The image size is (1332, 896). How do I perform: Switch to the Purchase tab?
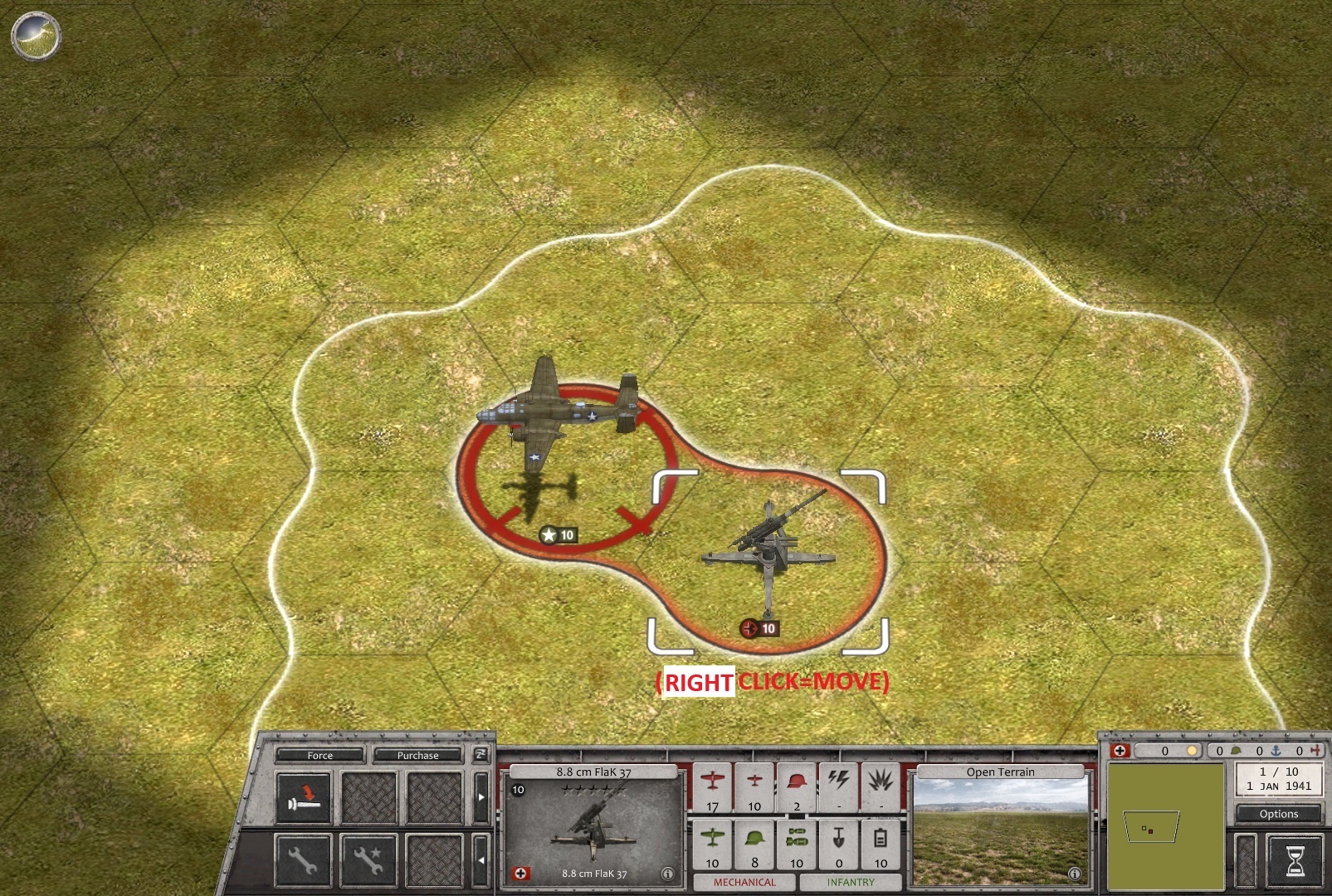(418, 756)
